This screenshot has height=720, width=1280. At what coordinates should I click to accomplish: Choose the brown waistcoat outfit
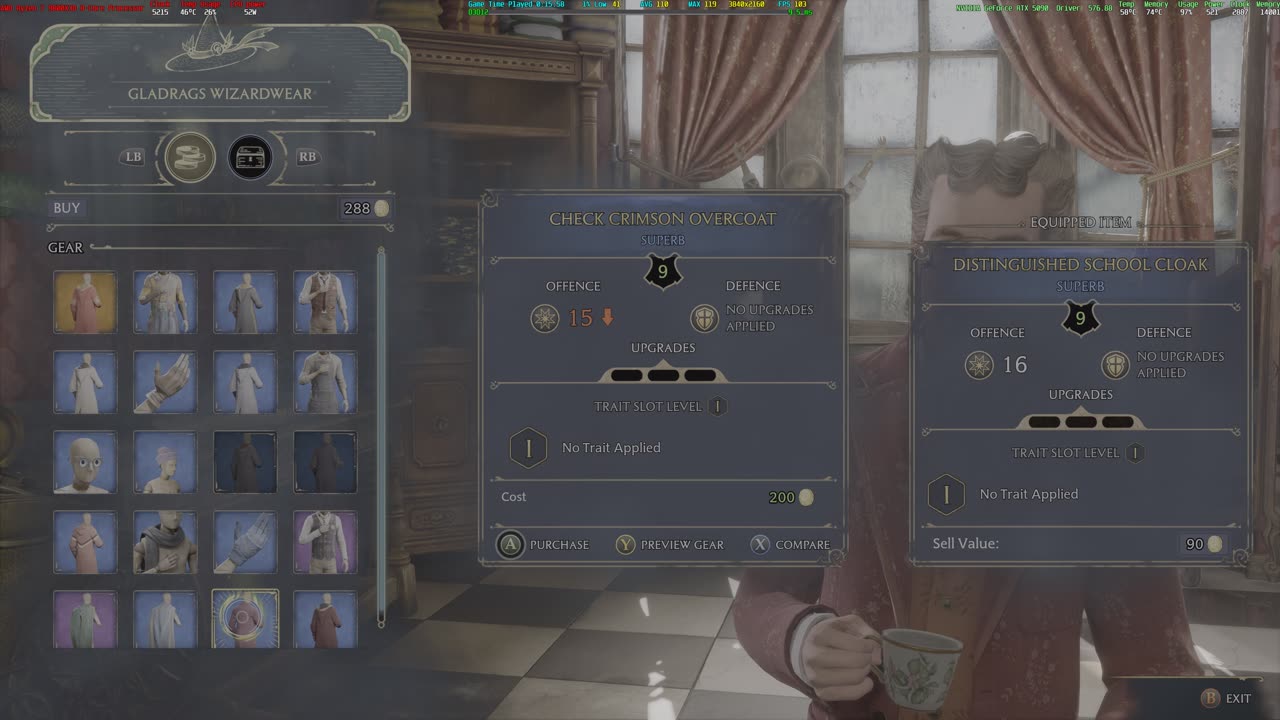(325, 302)
